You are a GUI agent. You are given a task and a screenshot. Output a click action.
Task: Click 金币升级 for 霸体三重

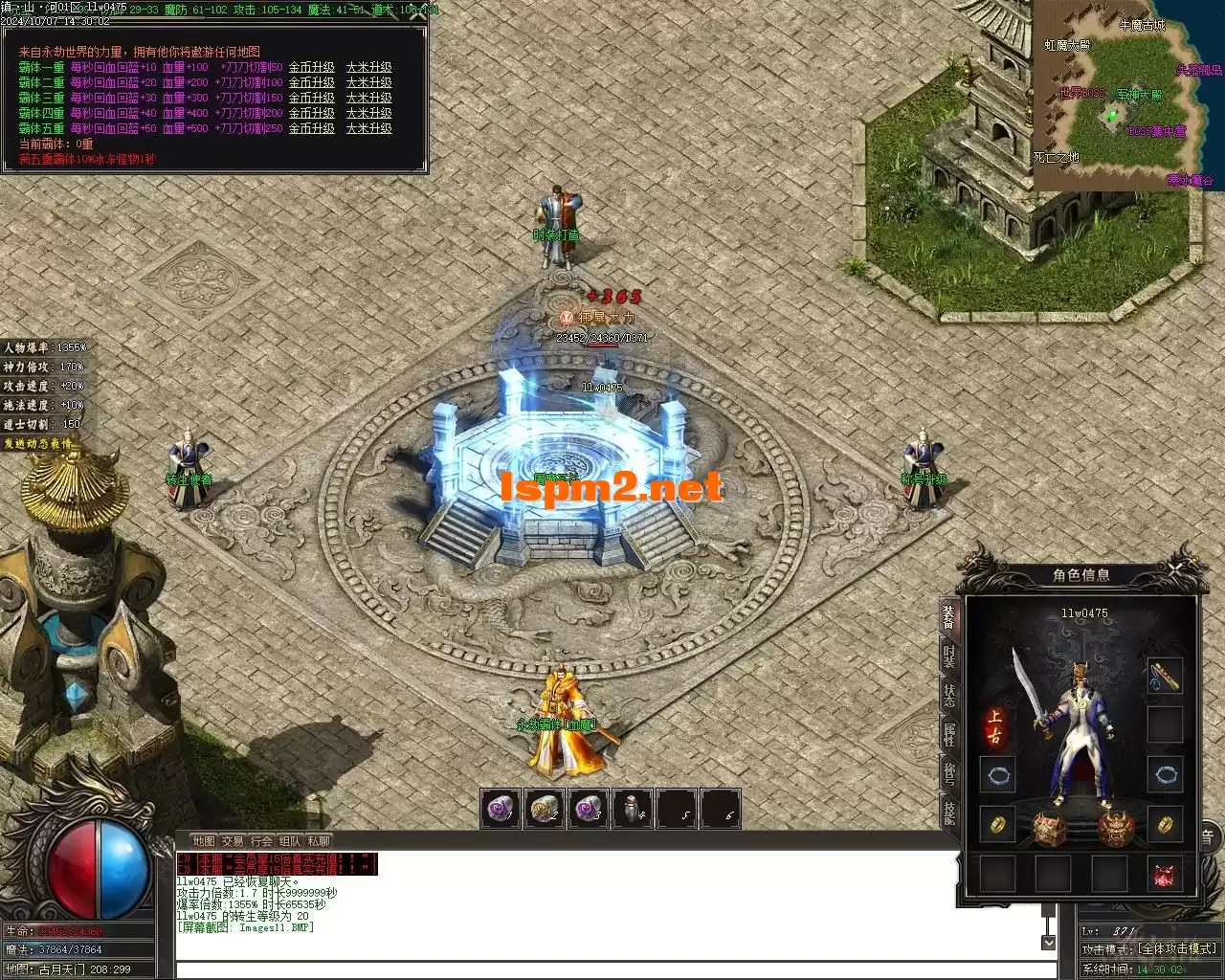[x=312, y=99]
